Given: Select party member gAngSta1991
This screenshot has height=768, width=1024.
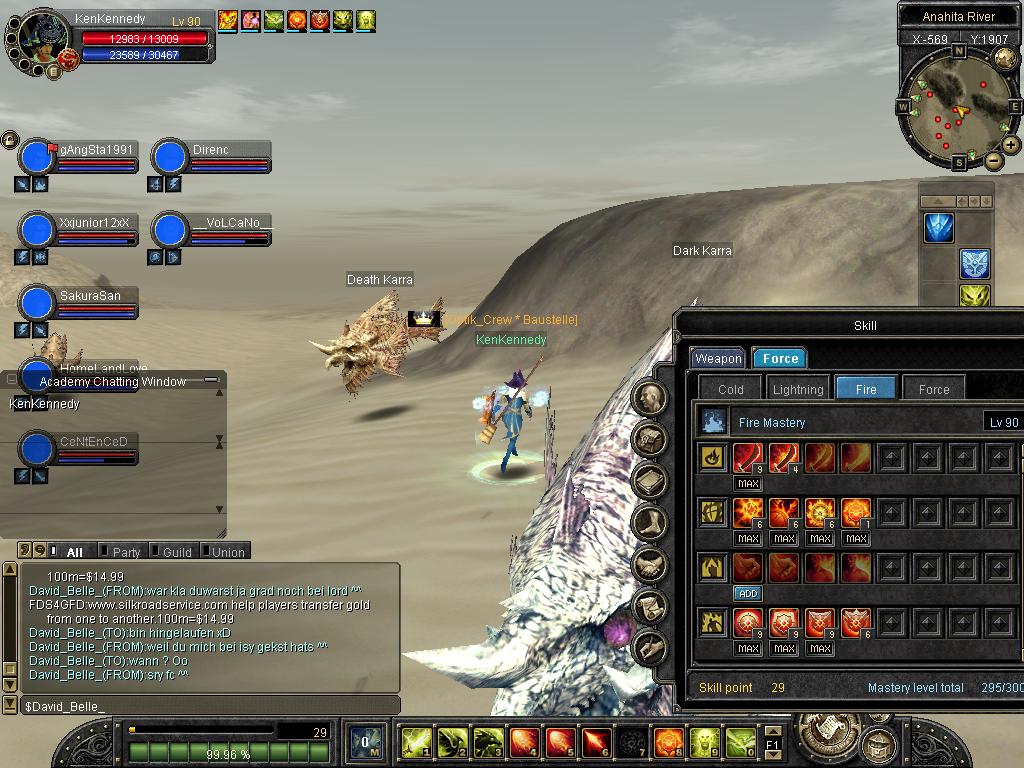Looking at the screenshot, I should click(95, 150).
